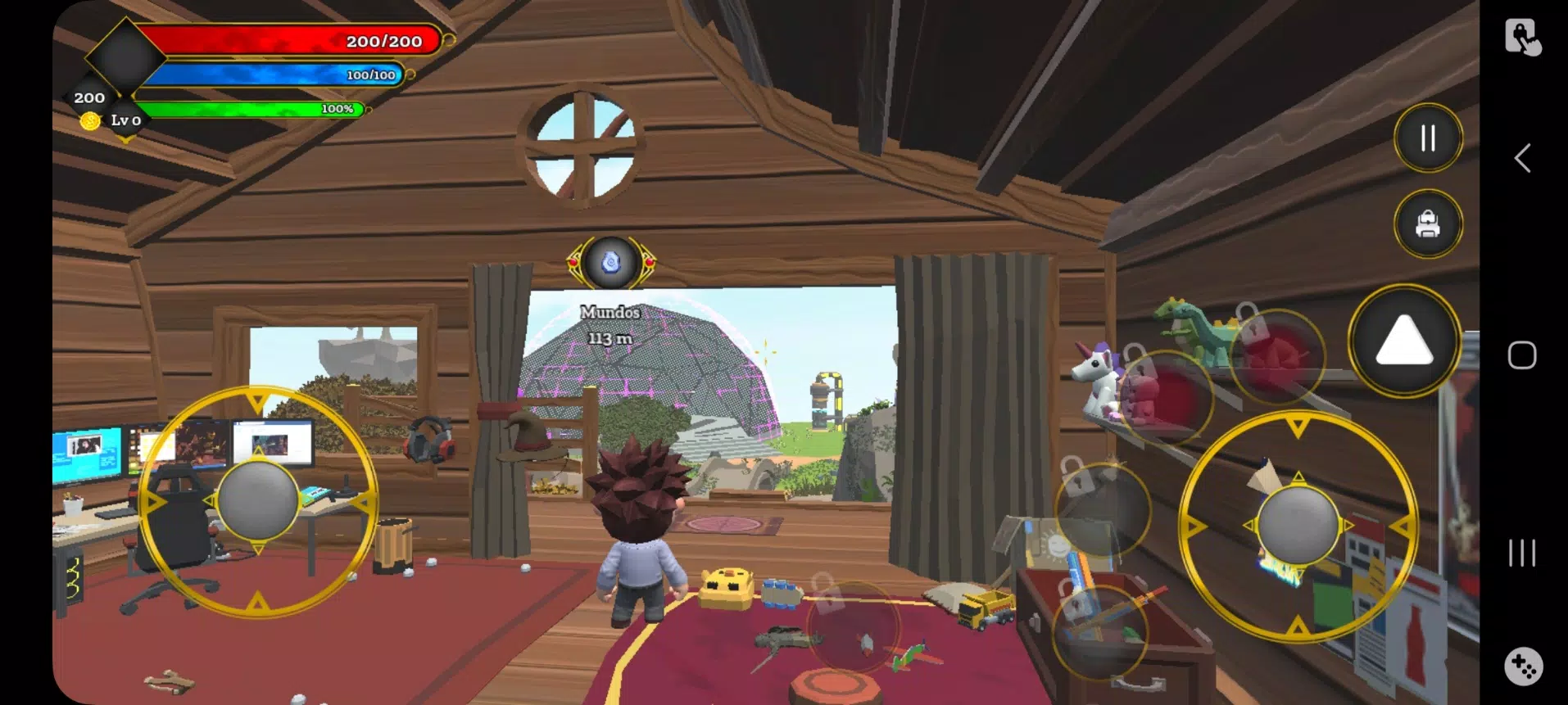Pause the game with the top-right pause icon
This screenshot has width=1568, height=705.
point(1427,138)
